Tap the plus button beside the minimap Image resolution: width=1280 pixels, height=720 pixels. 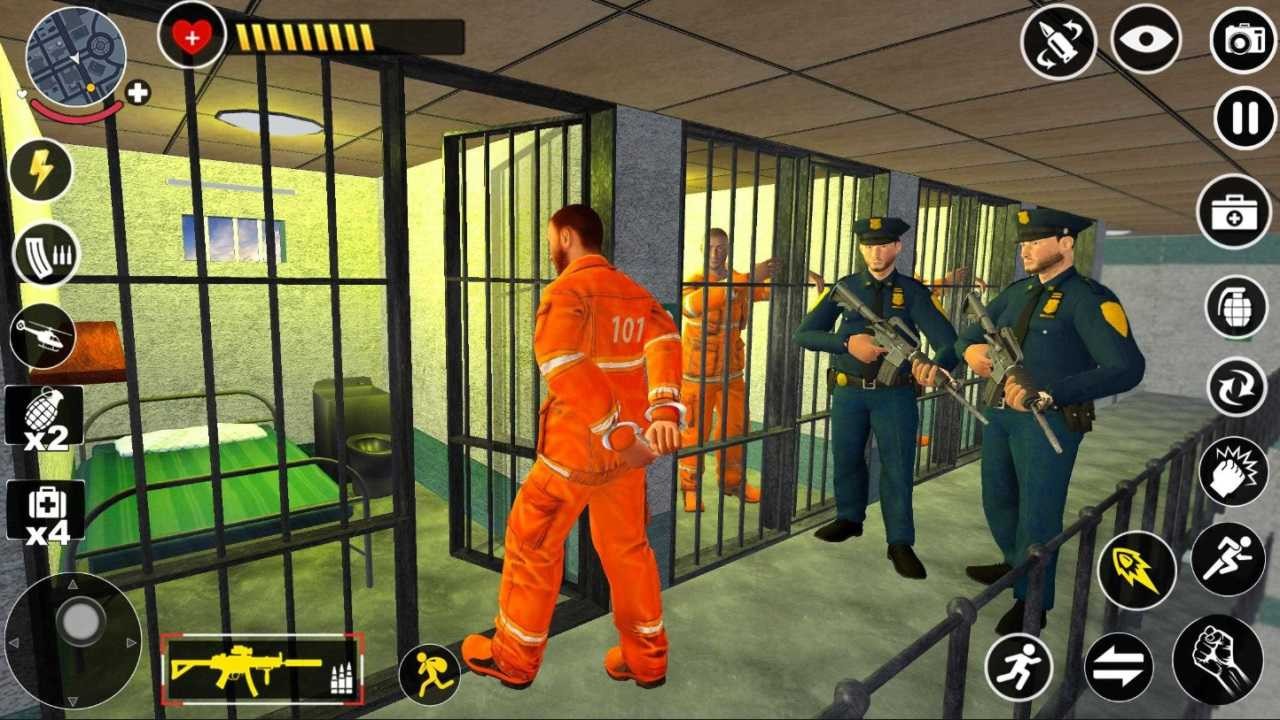tap(138, 93)
